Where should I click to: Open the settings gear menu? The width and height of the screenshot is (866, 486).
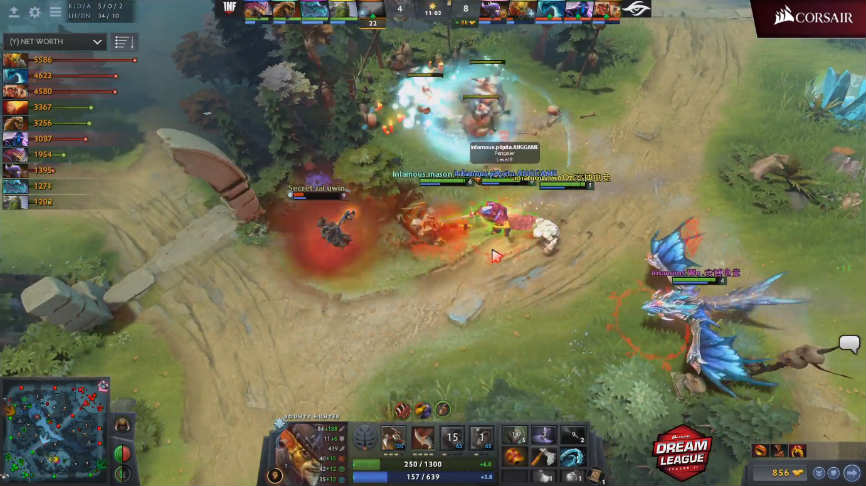[34, 12]
